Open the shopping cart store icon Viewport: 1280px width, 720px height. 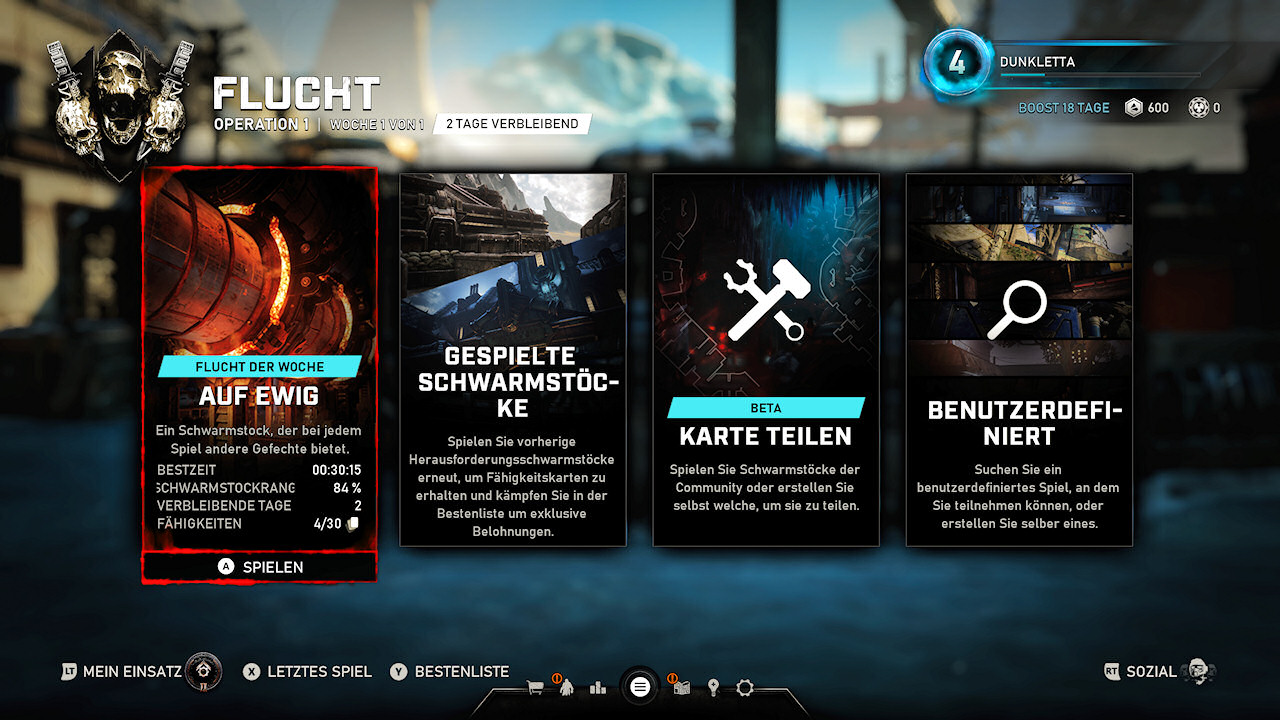pyautogui.click(x=535, y=688)
